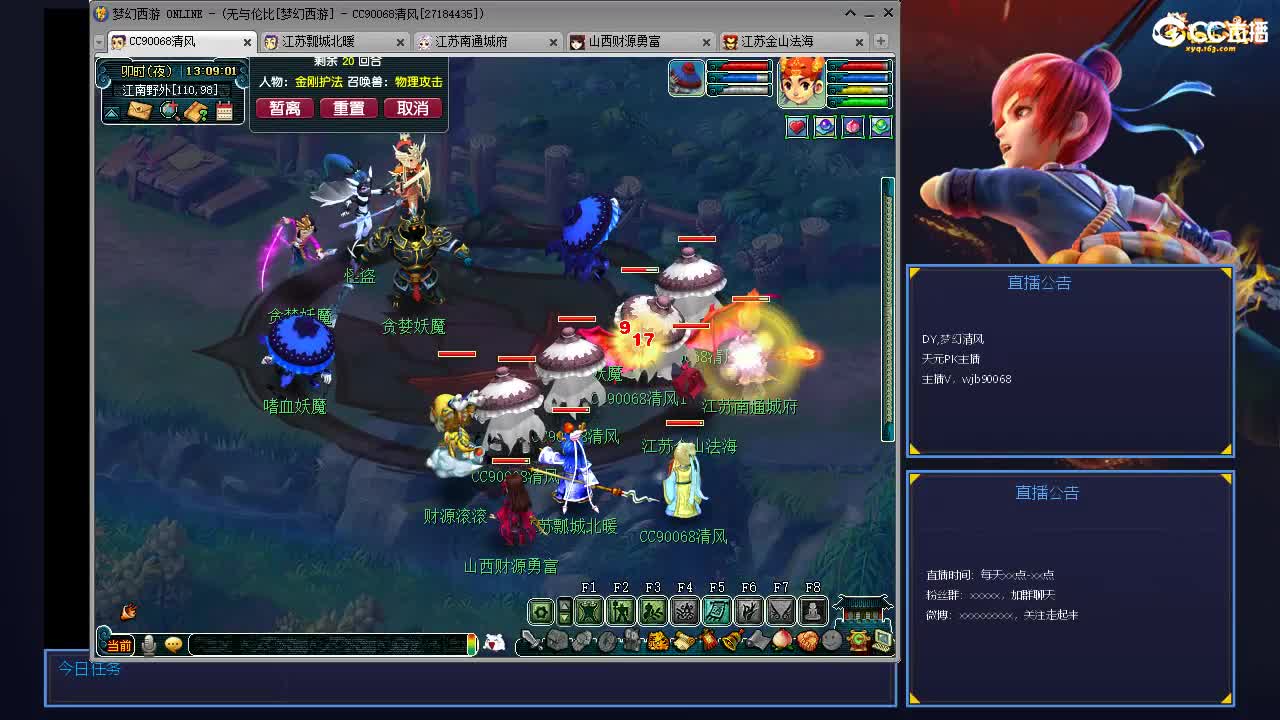
Task: Switch to the 山西财源勇富 tab
Action: click(625, 42)
